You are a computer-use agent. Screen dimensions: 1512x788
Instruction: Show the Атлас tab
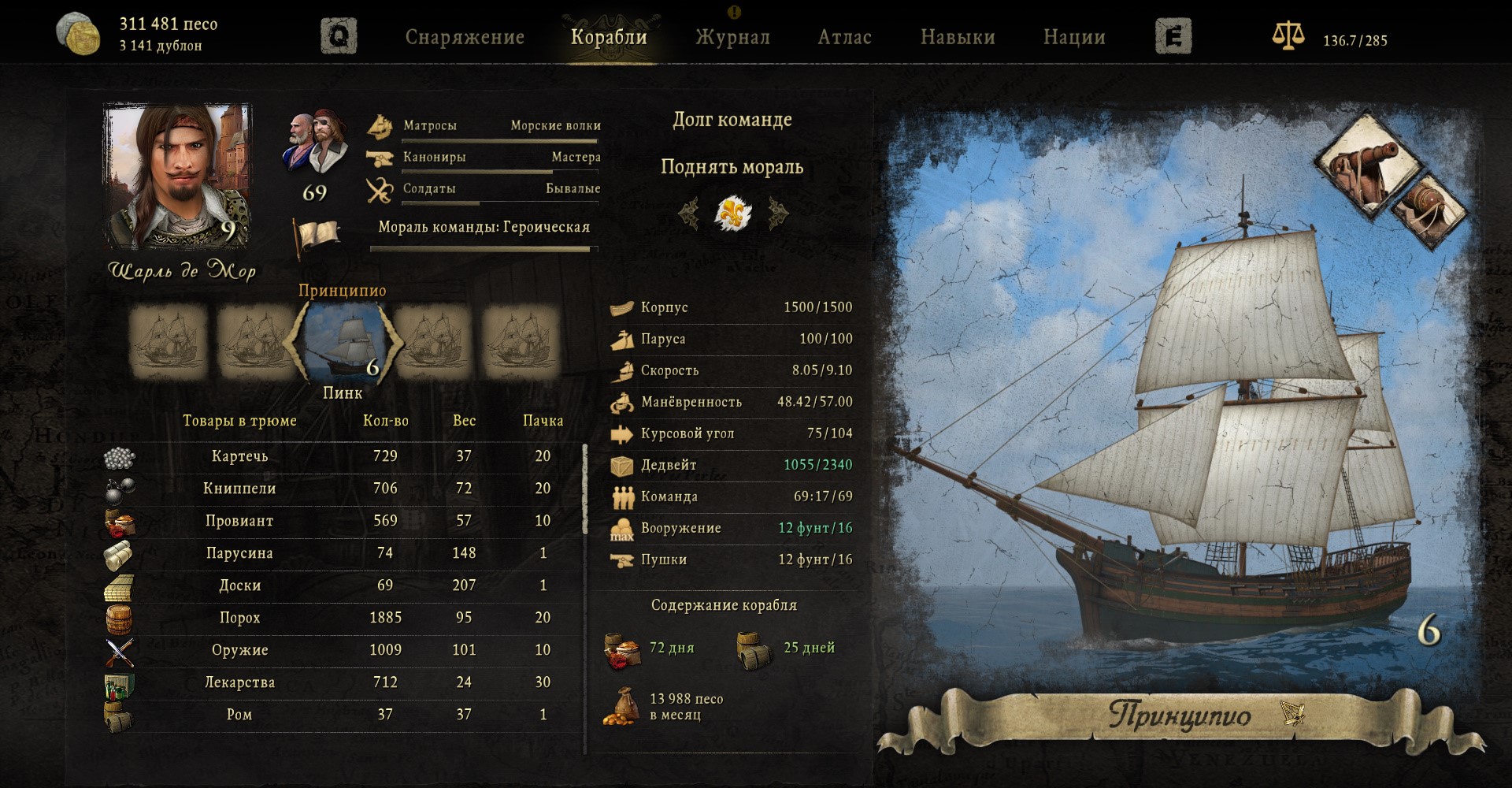[x=844, y=37]
